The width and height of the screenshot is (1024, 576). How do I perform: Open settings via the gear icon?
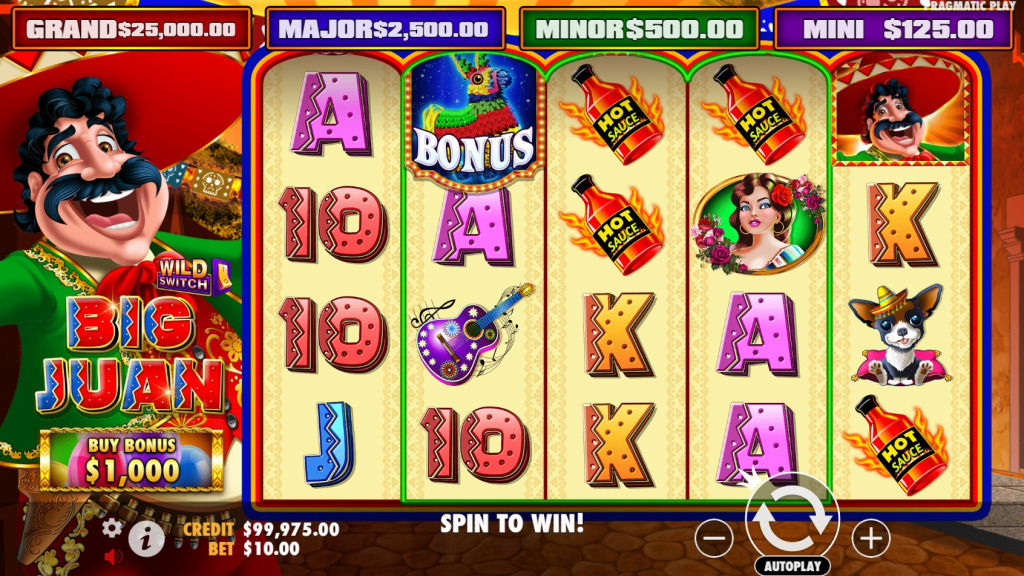click(x=113, y=527)
